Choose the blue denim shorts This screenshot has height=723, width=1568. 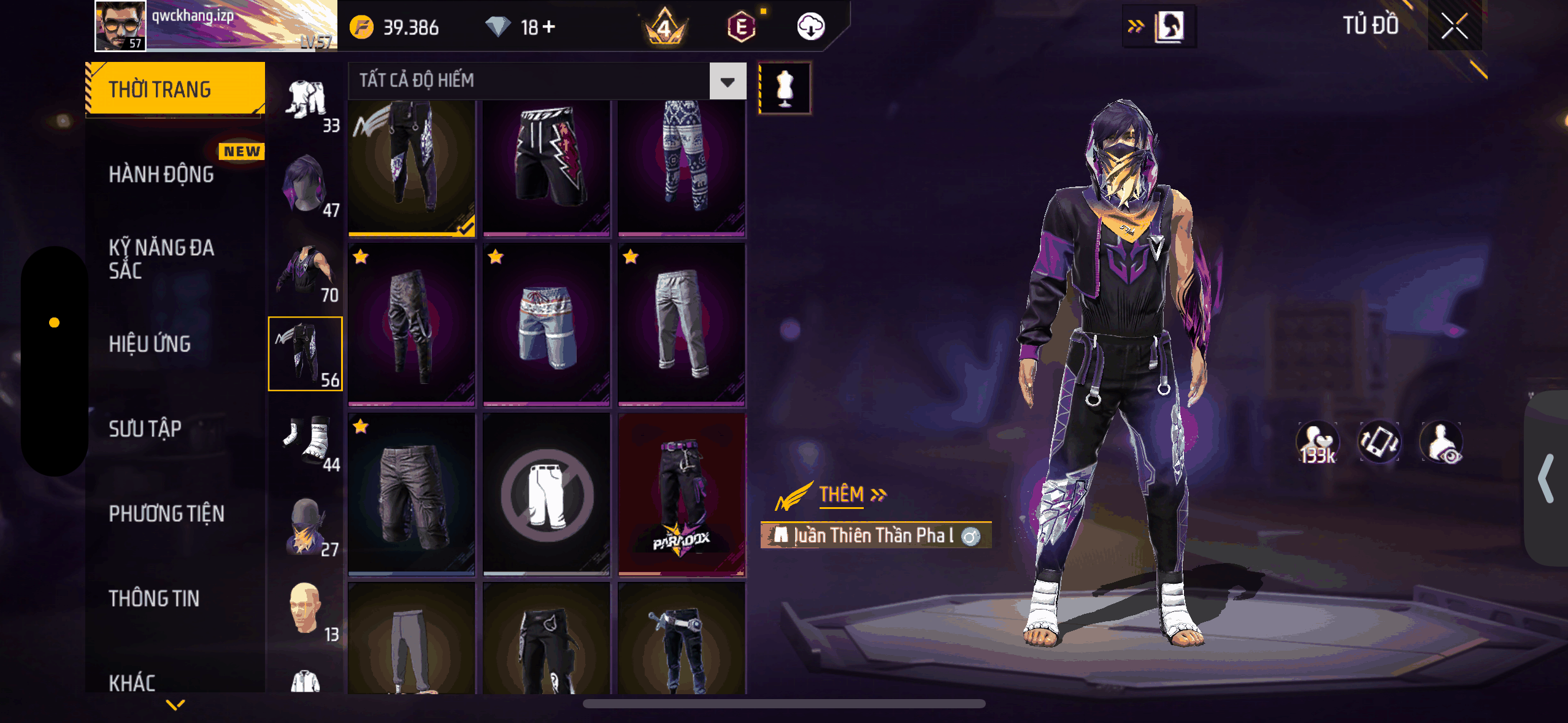547,325
